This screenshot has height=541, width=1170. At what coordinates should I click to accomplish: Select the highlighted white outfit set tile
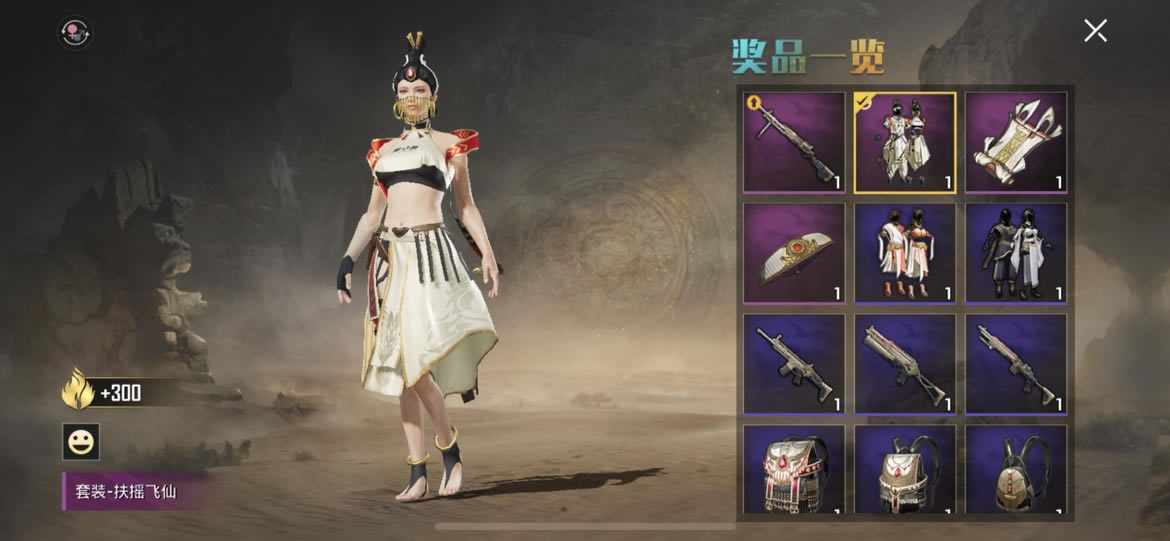pos(905,142)
